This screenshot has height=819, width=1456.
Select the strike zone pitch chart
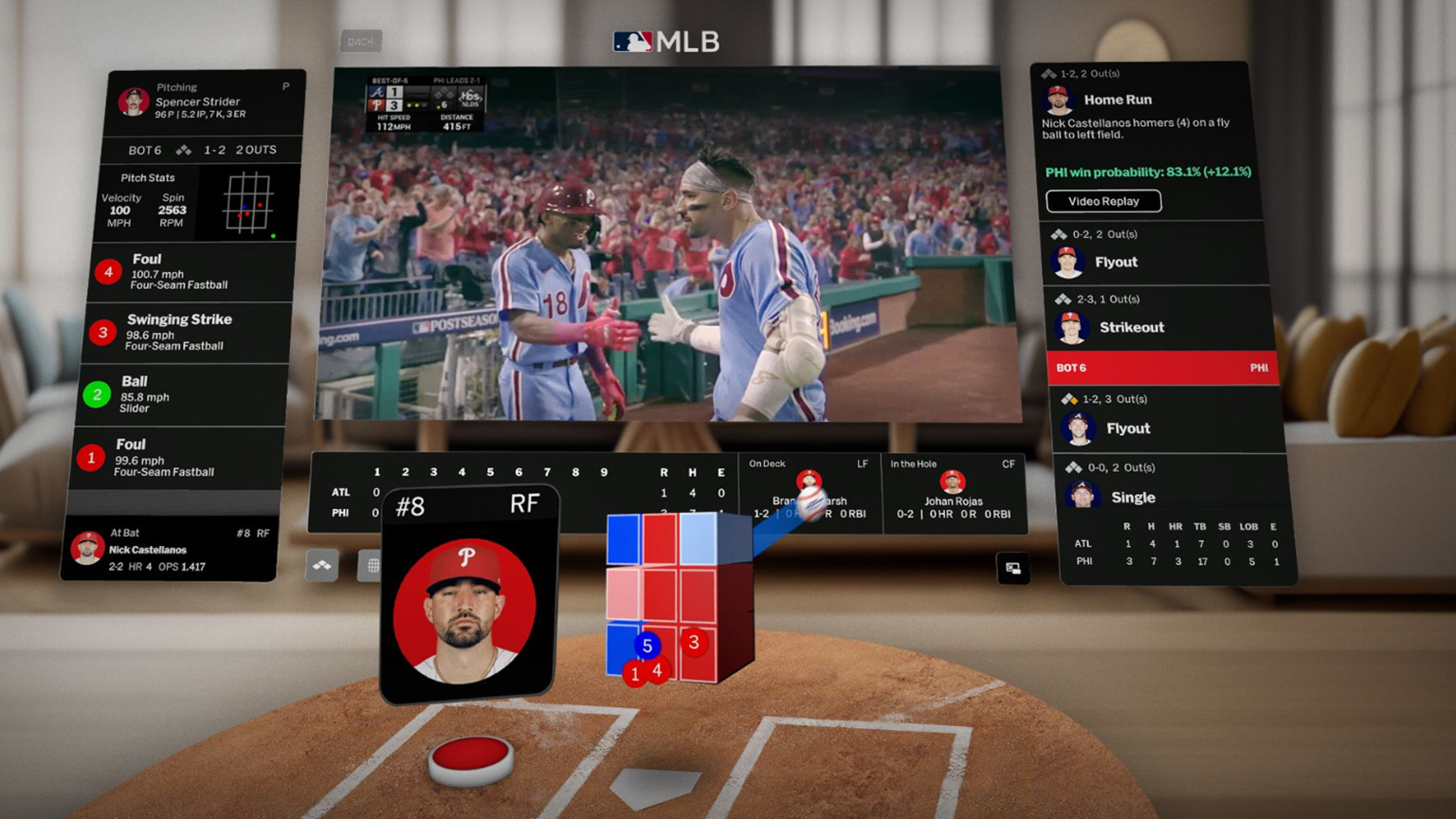pos(248,203)
